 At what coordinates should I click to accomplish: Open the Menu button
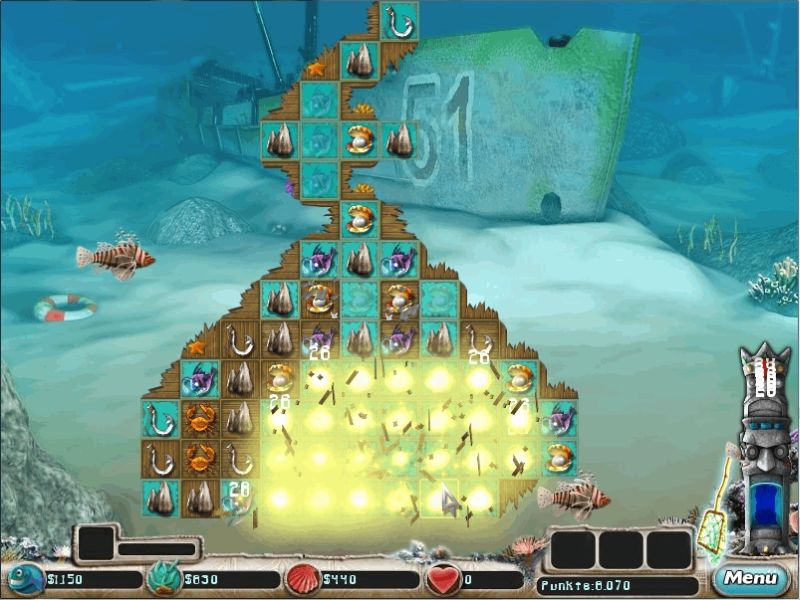click(x=748, y=577)
